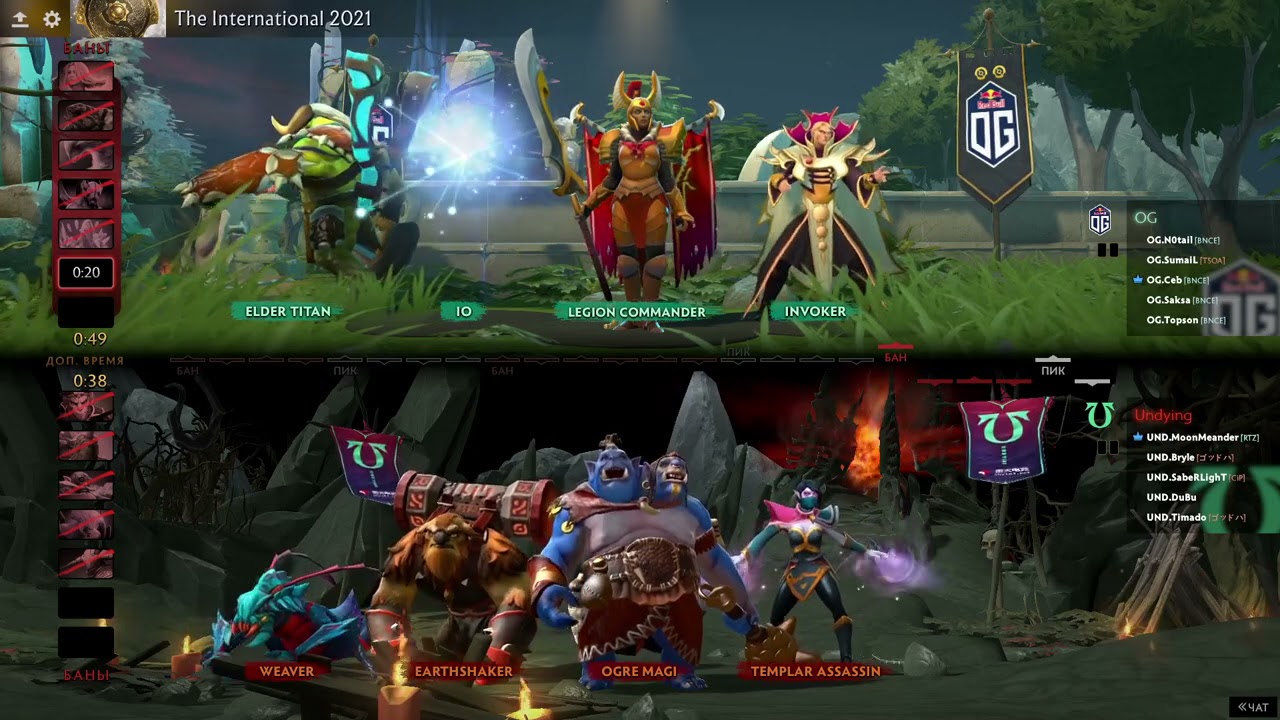The image size is (1280, 720).
Task: Click the Legion Commander hero name label
Action: coord(636,312)
